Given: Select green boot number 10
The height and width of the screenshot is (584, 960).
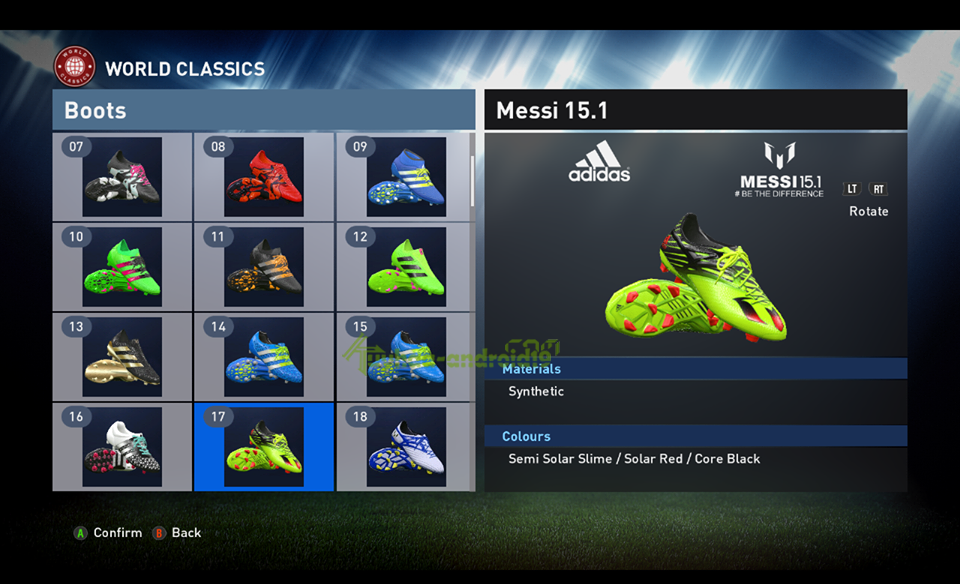Looking at the screenshot, I should tap(122, 267).
